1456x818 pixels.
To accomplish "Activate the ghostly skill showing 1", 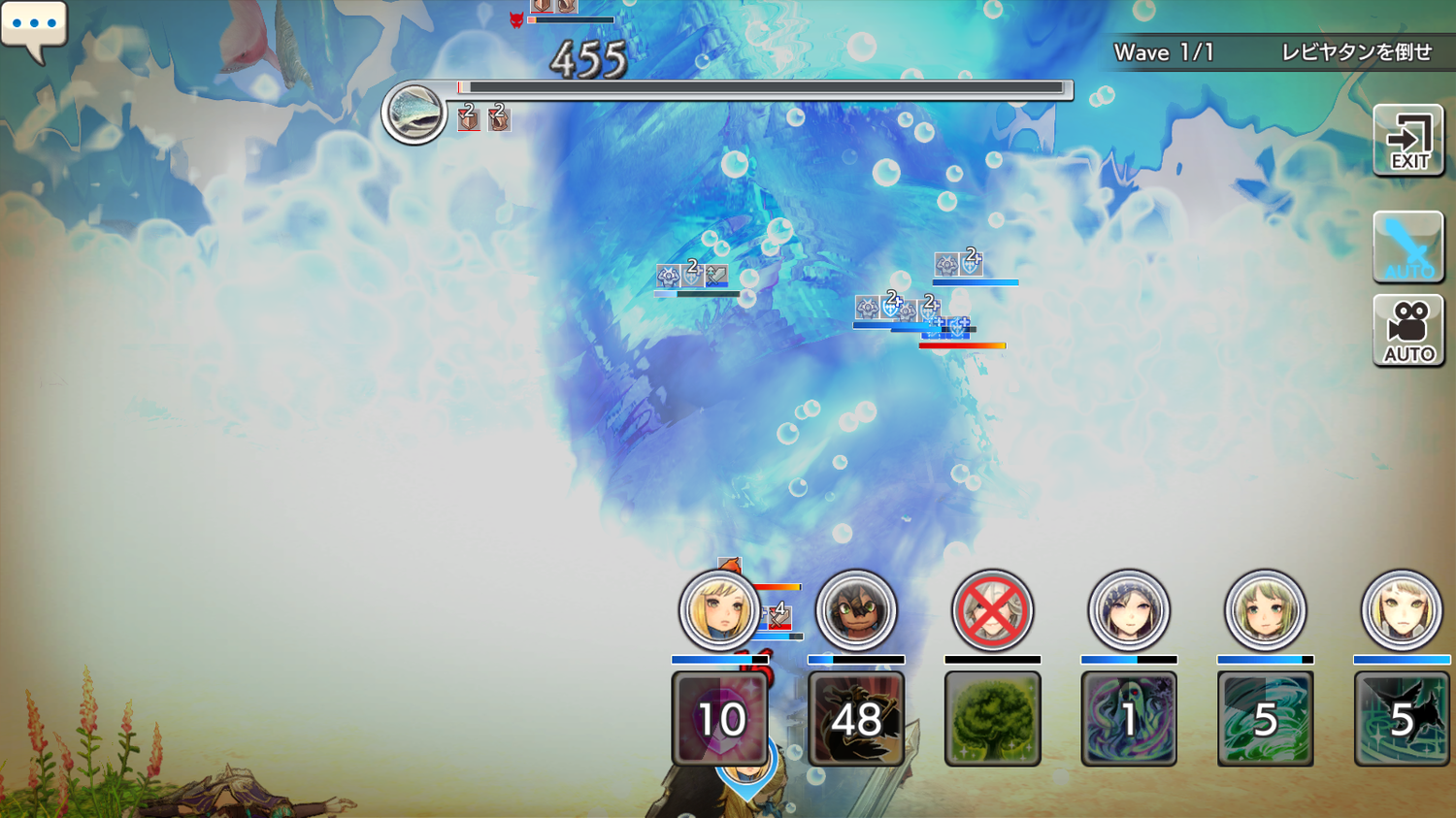I will click(x=1128, y=718).
